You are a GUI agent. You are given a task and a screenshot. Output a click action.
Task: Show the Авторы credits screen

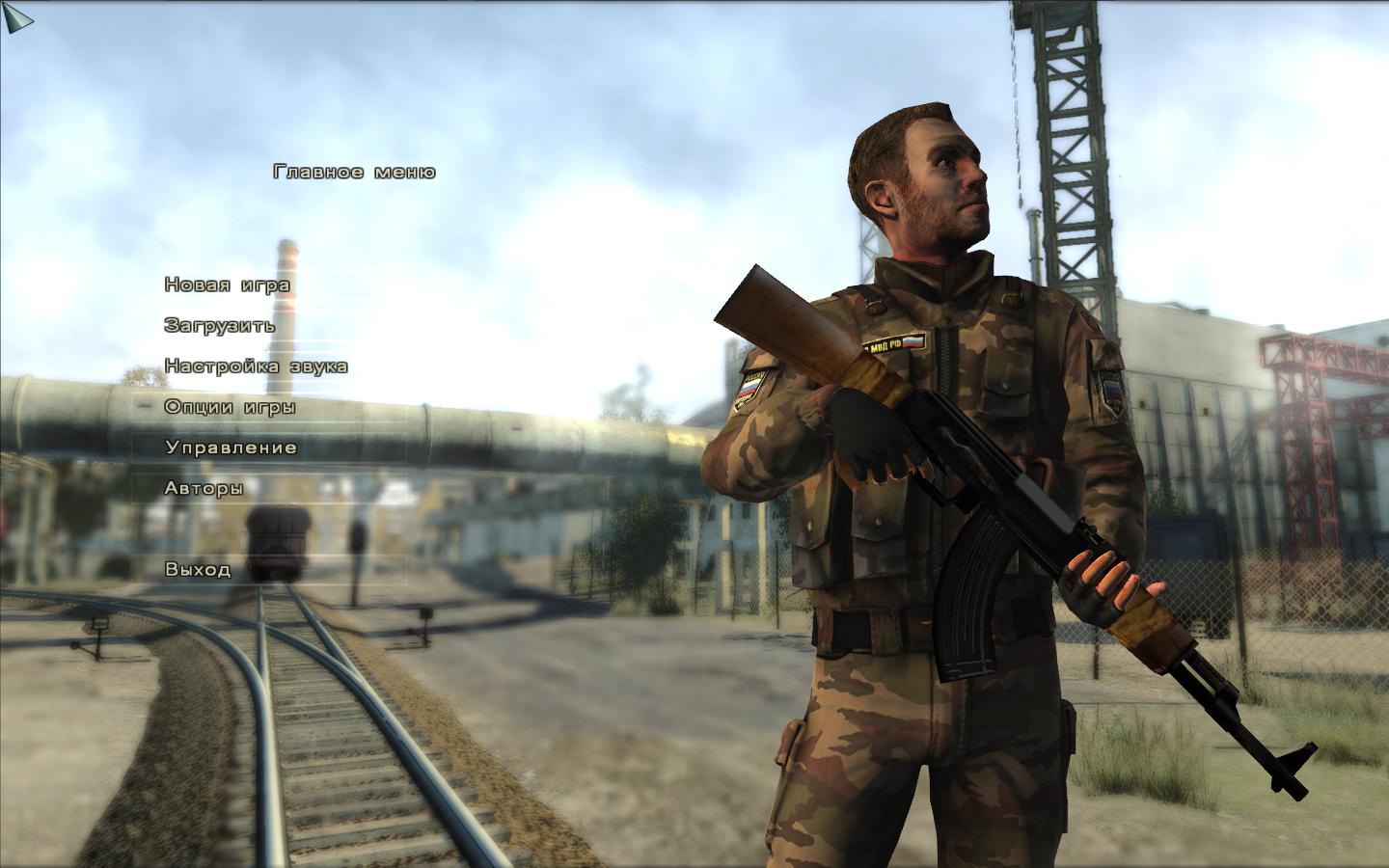tap(204, 488)
